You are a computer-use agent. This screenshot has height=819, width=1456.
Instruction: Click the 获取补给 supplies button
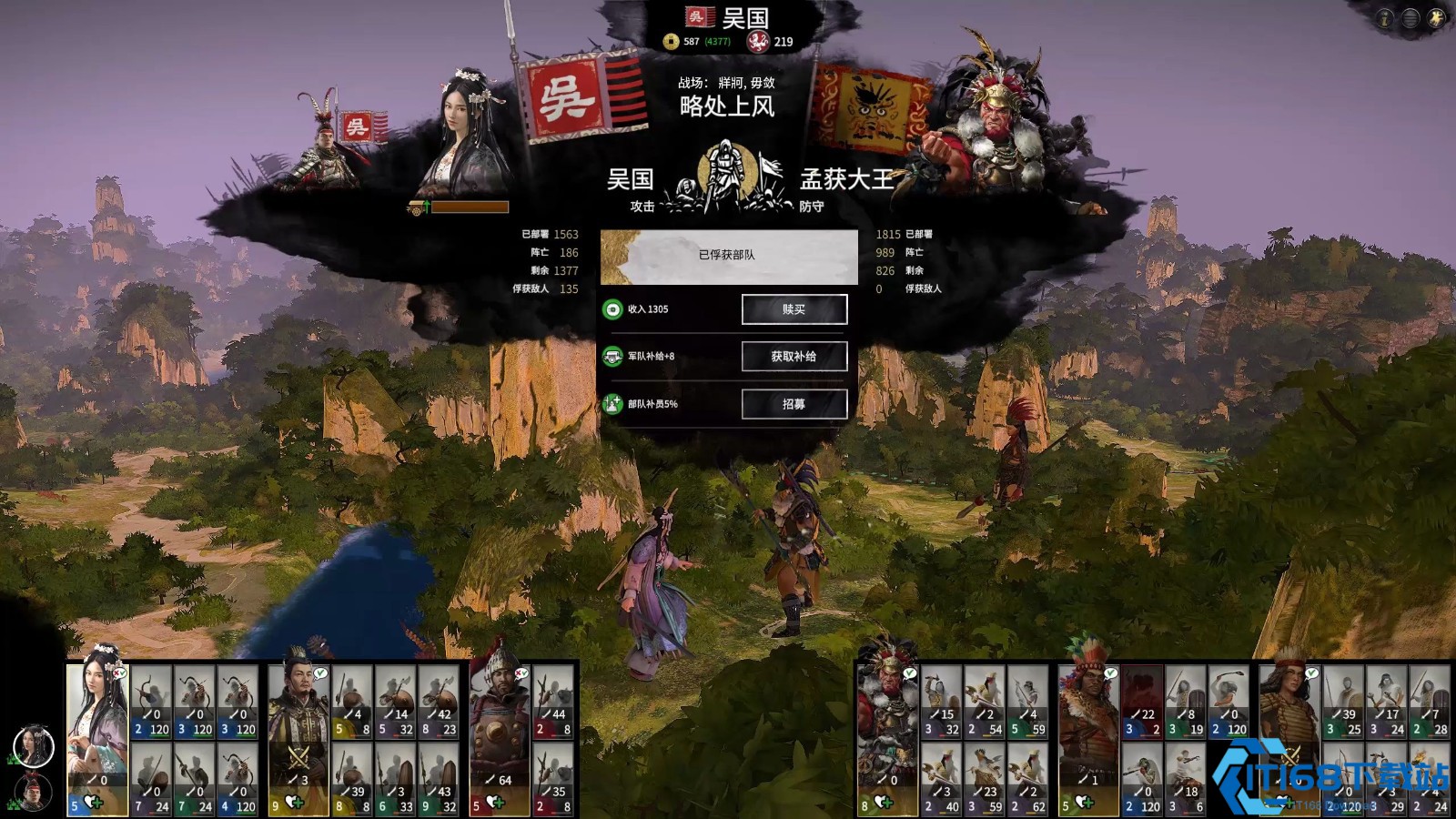point(794,357)
